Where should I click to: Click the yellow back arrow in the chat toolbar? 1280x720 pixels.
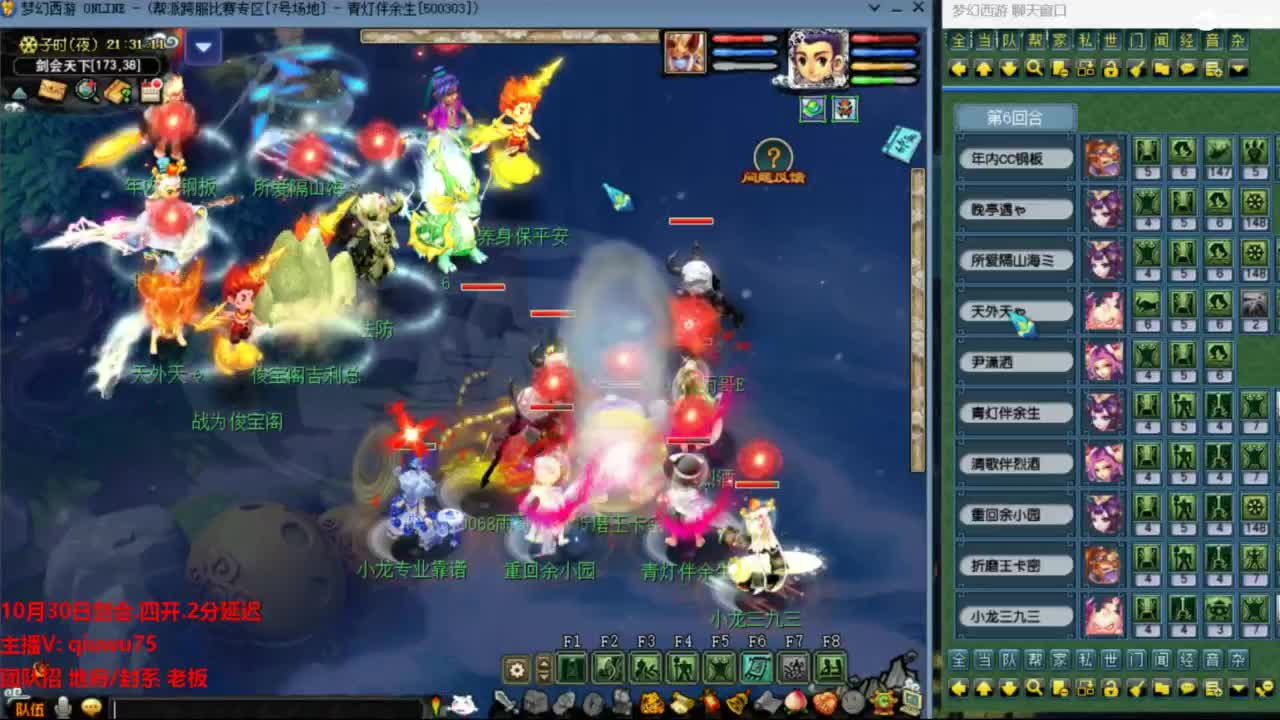[959, 69]
